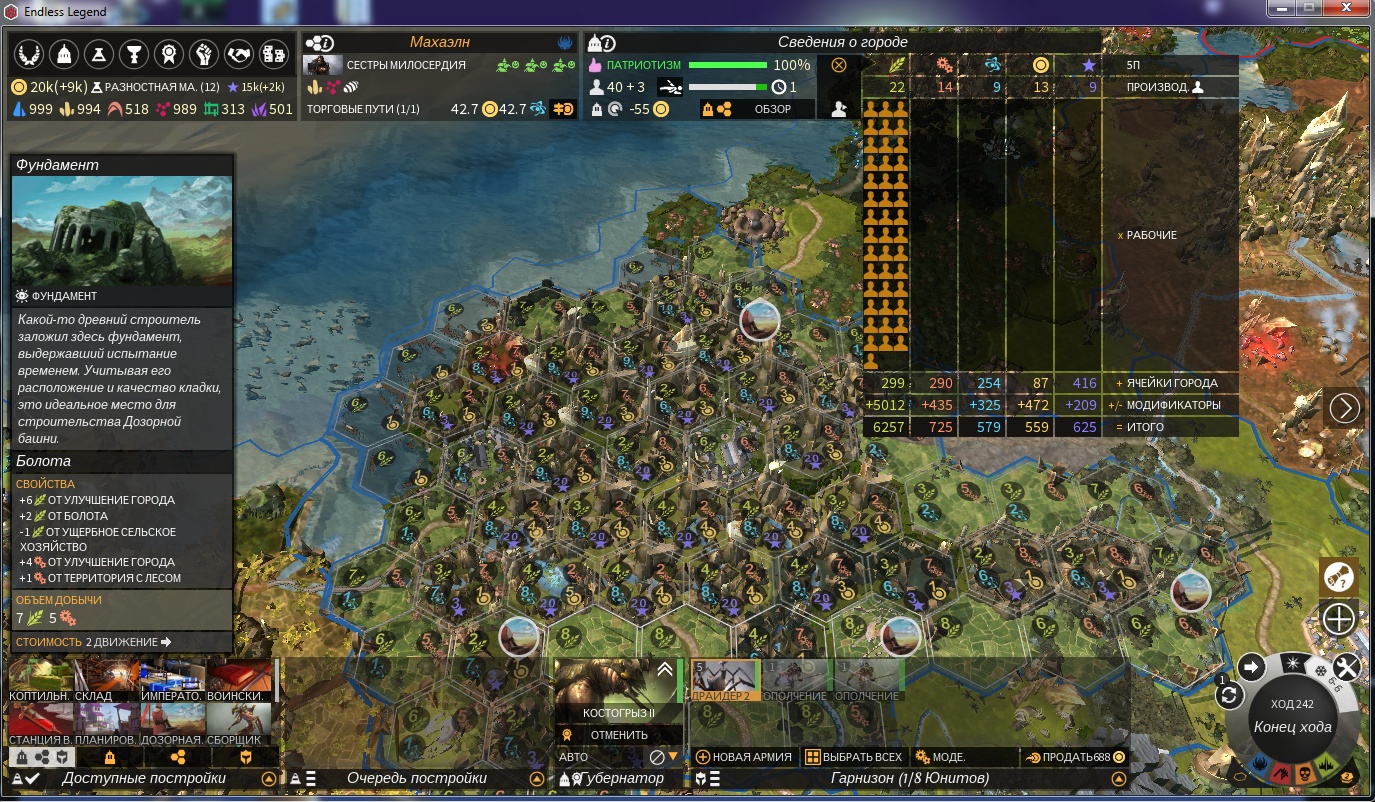Select the Драйдер 2 unit card
The height and width of the screenshot is (802, 1375).
click(726, 680)
